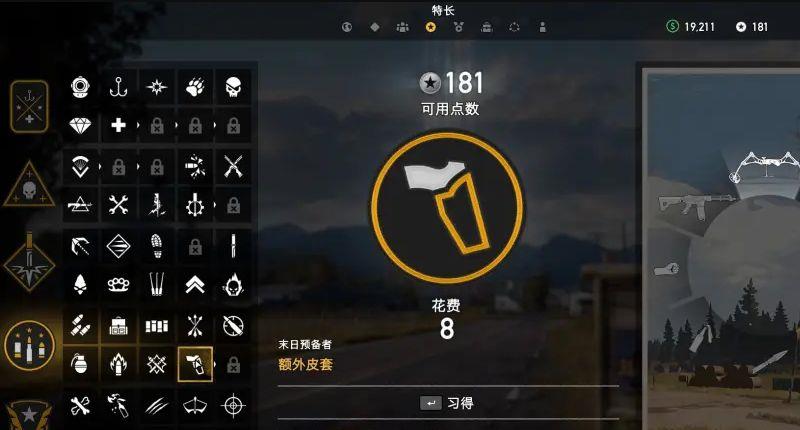Image resolution: width=800 pixels, height=430 pixels.
Task: Open the group of people tab
Action: tap(402, 27)
